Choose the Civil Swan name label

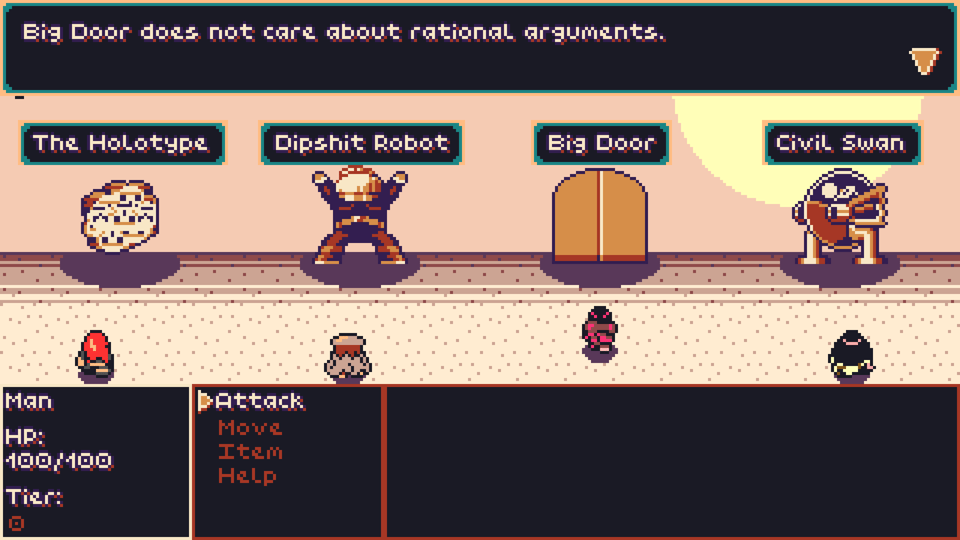point(840,143)
